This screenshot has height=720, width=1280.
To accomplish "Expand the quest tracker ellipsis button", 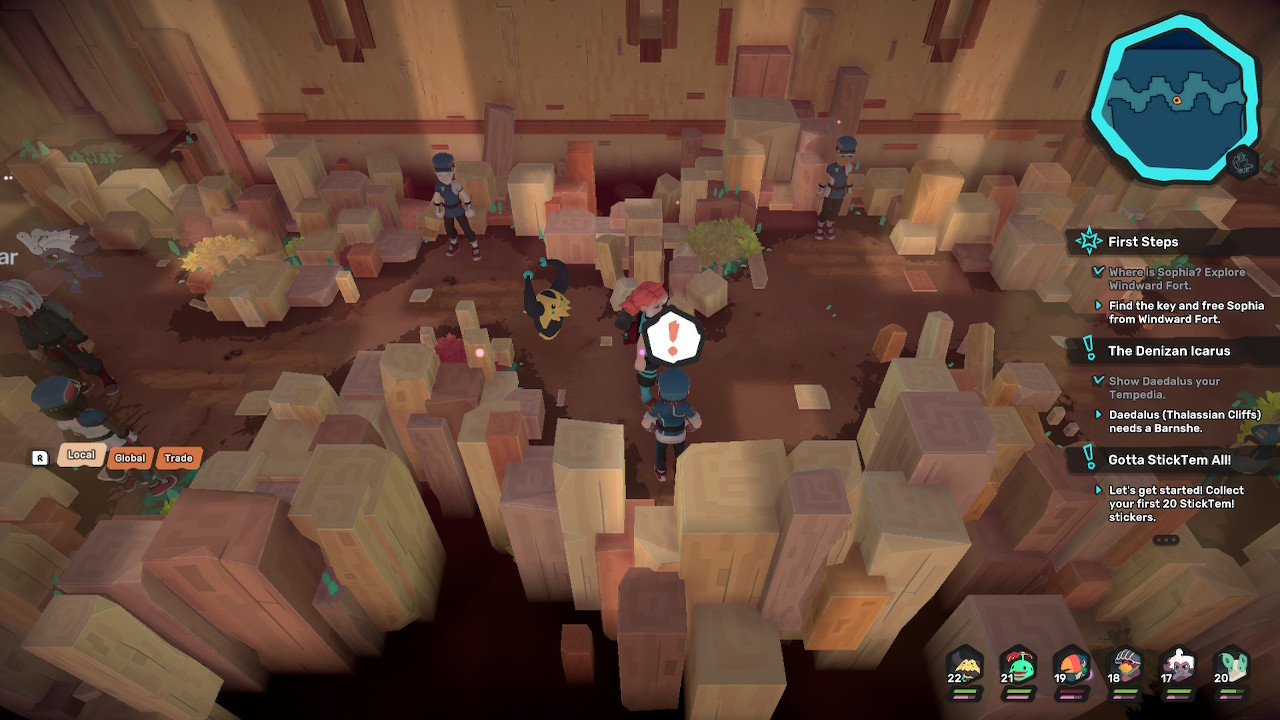I will (x=1166, y=540).
